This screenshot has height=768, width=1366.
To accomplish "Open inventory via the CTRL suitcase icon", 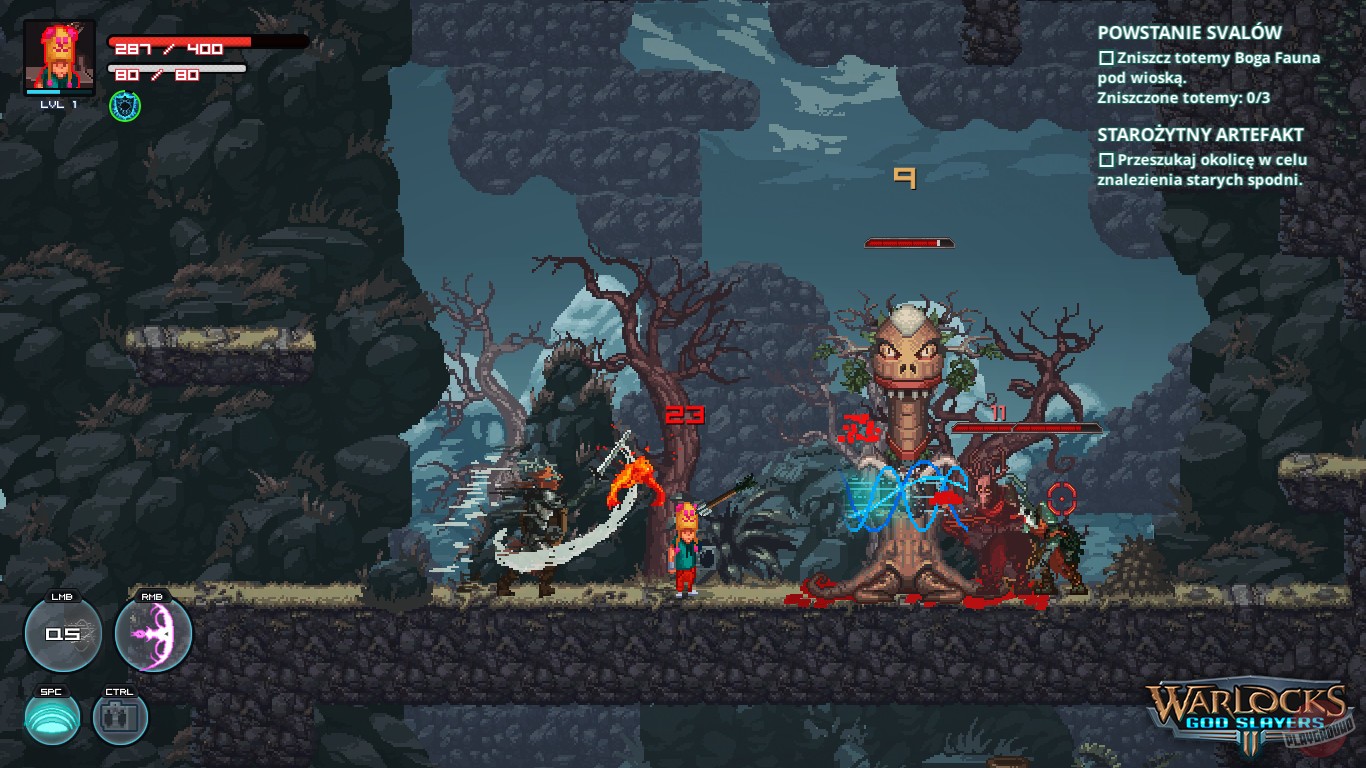I will click(x=120, y=718).
